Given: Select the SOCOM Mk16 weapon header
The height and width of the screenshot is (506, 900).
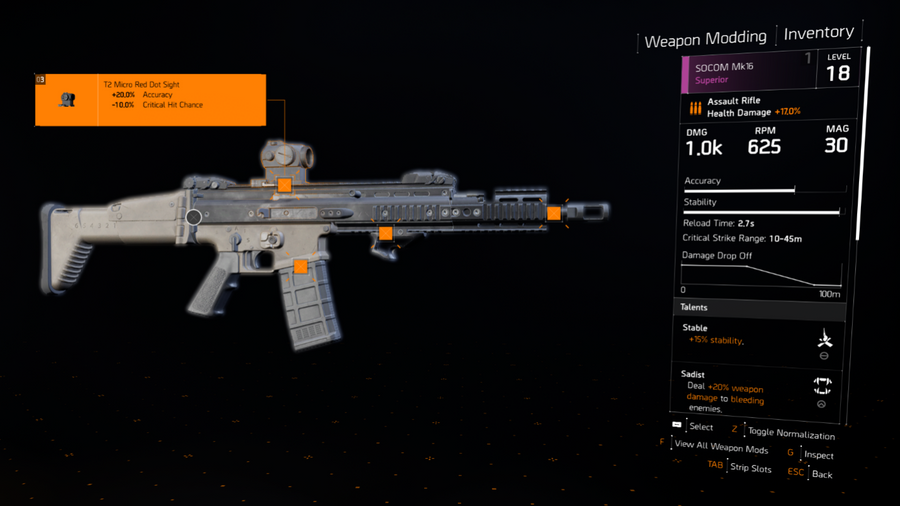Looking at the screenshot, I should [748, 73].
